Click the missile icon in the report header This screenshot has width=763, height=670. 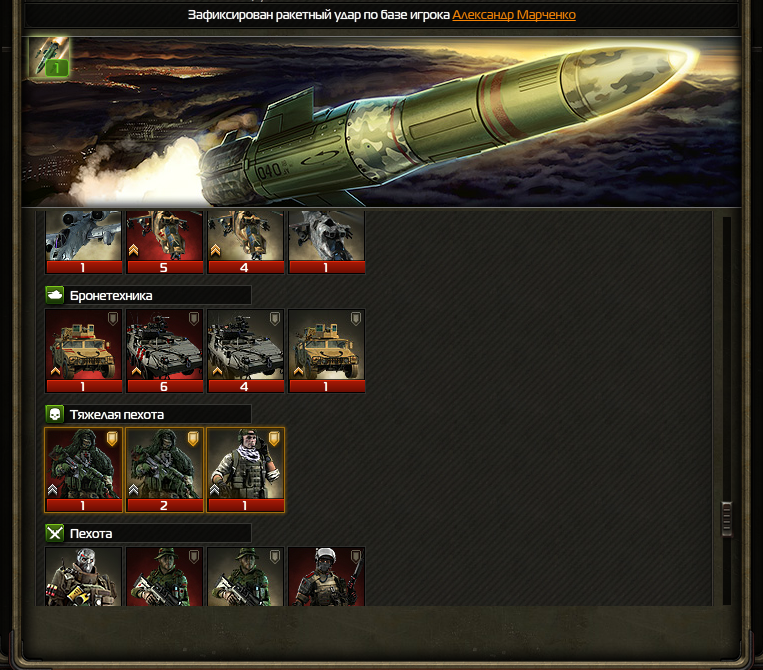click(x=49, y=56)
